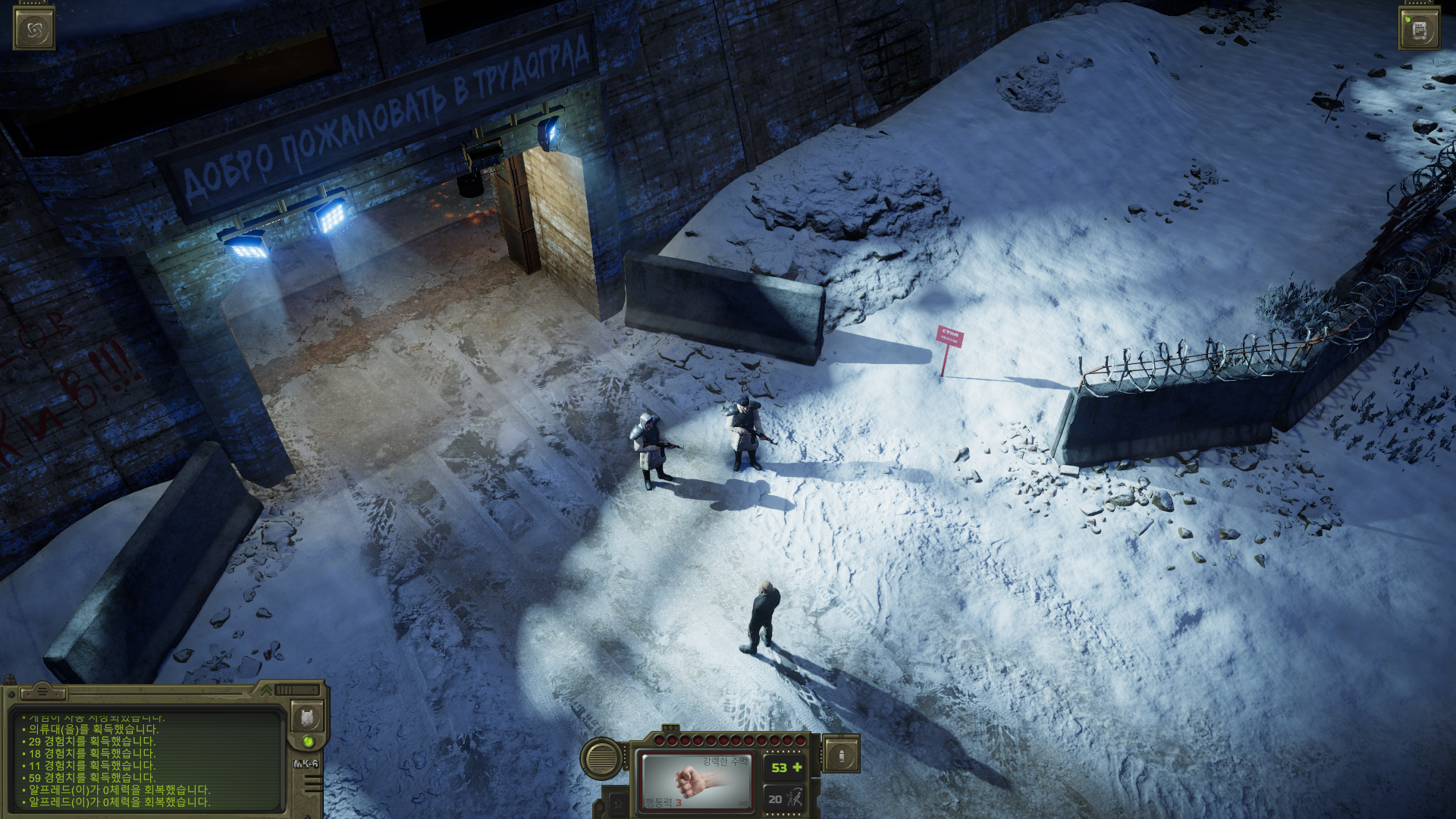This screenshot has height=819, width=1456.
Task: Open the menu button in the top-left corner
Action: [x=34, y=30]
